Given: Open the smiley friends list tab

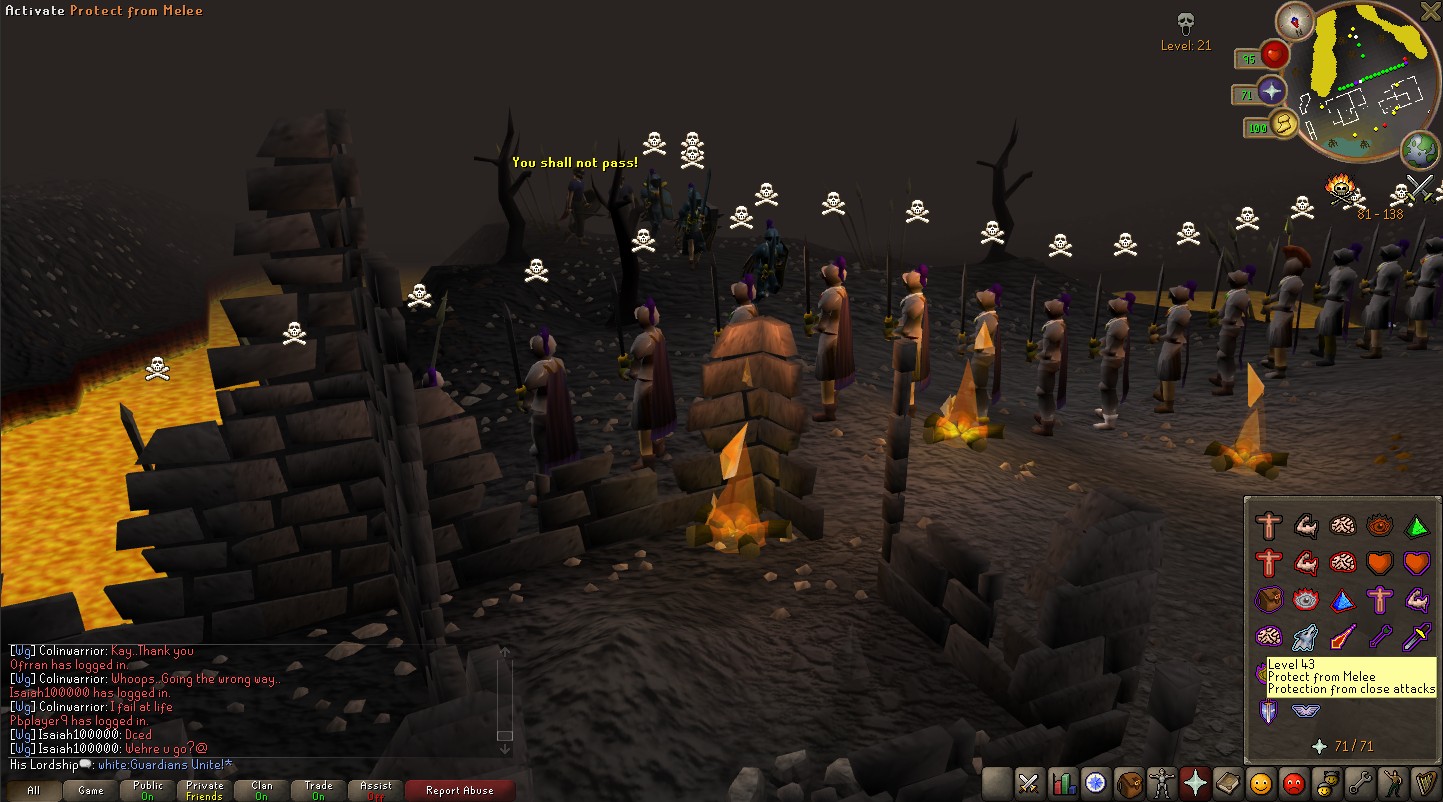Looking at the screenshot, I should (1261, 782).
